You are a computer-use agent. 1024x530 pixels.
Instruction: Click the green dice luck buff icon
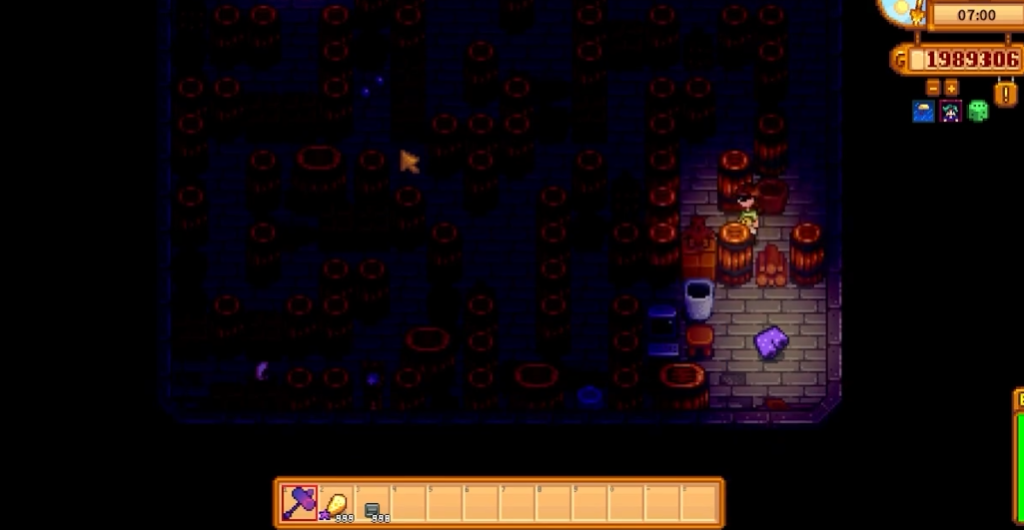tap(977, 111)
